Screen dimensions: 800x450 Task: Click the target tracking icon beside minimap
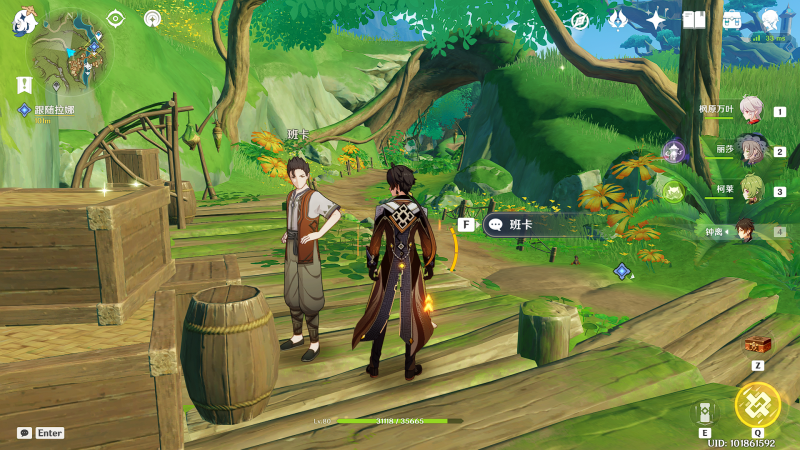pyautogui.click(x=115, y=18)
